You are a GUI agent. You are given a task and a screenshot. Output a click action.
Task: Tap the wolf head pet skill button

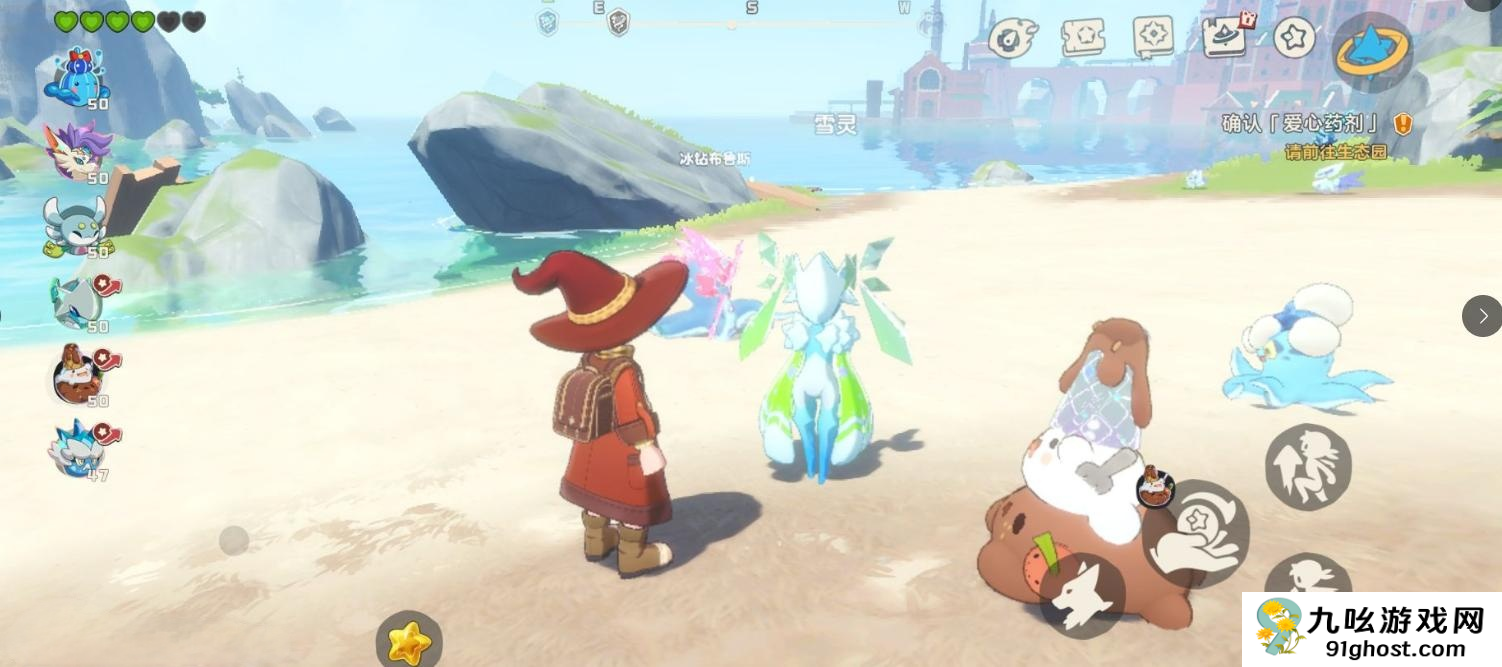[1082, 596]
